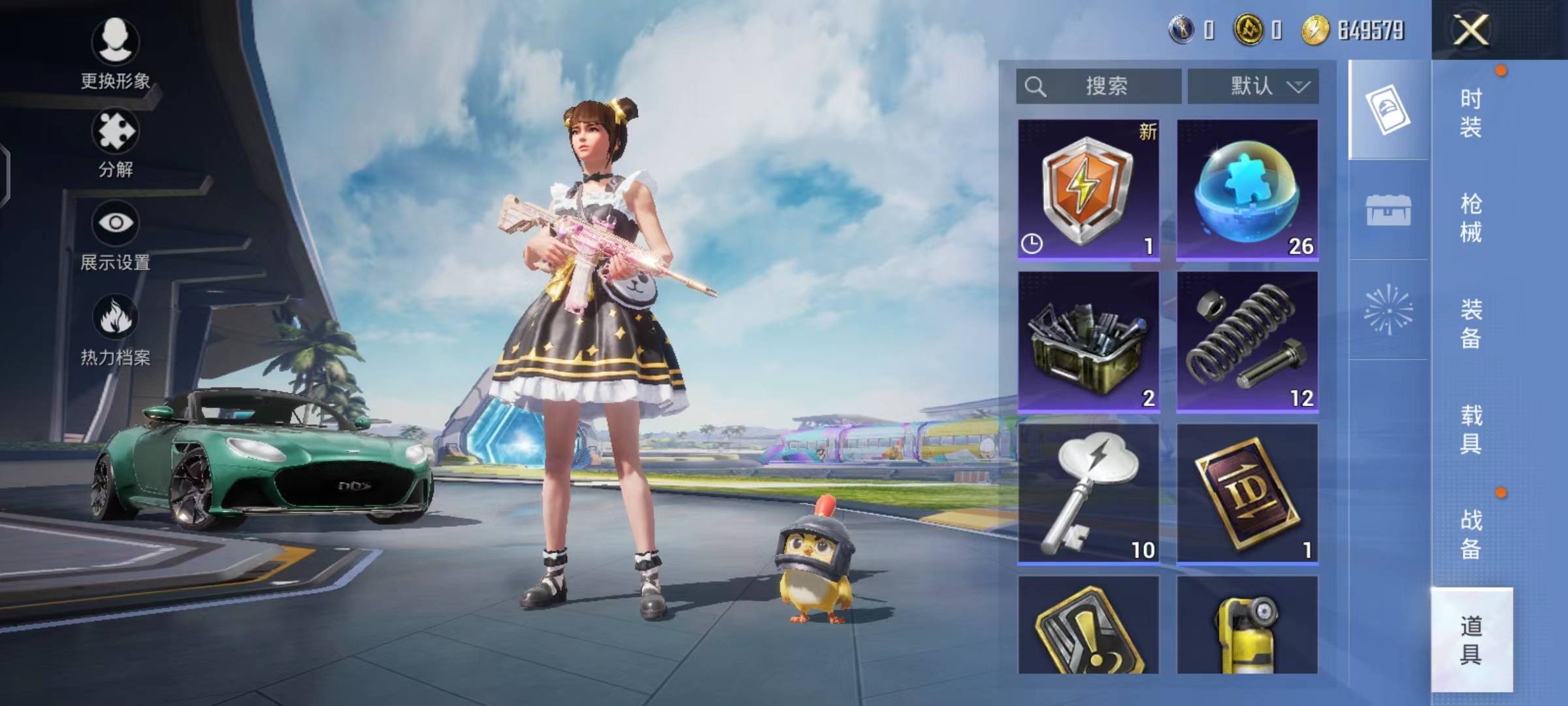Open the 载具 vehicles tab
The image size is (1568, 706).
click(x=1471, y=429)
